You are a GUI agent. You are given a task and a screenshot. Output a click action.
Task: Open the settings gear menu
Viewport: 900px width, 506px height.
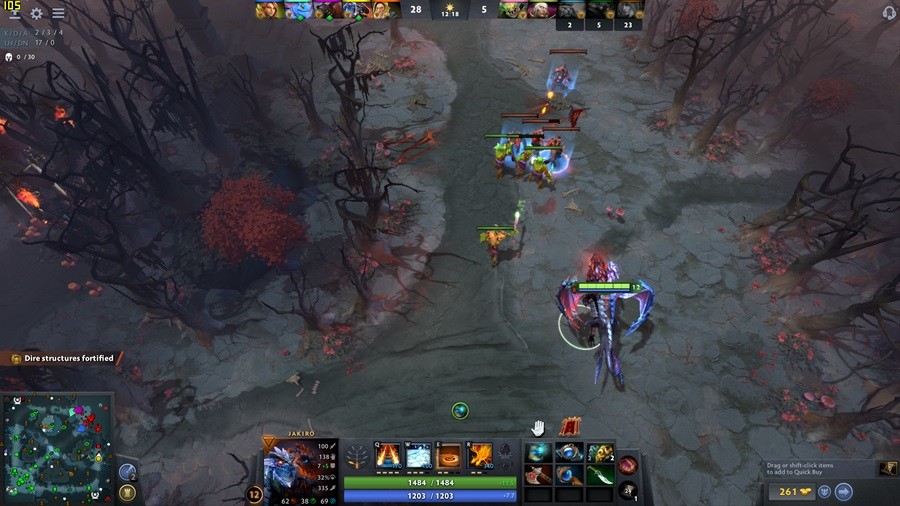point(37,14)
